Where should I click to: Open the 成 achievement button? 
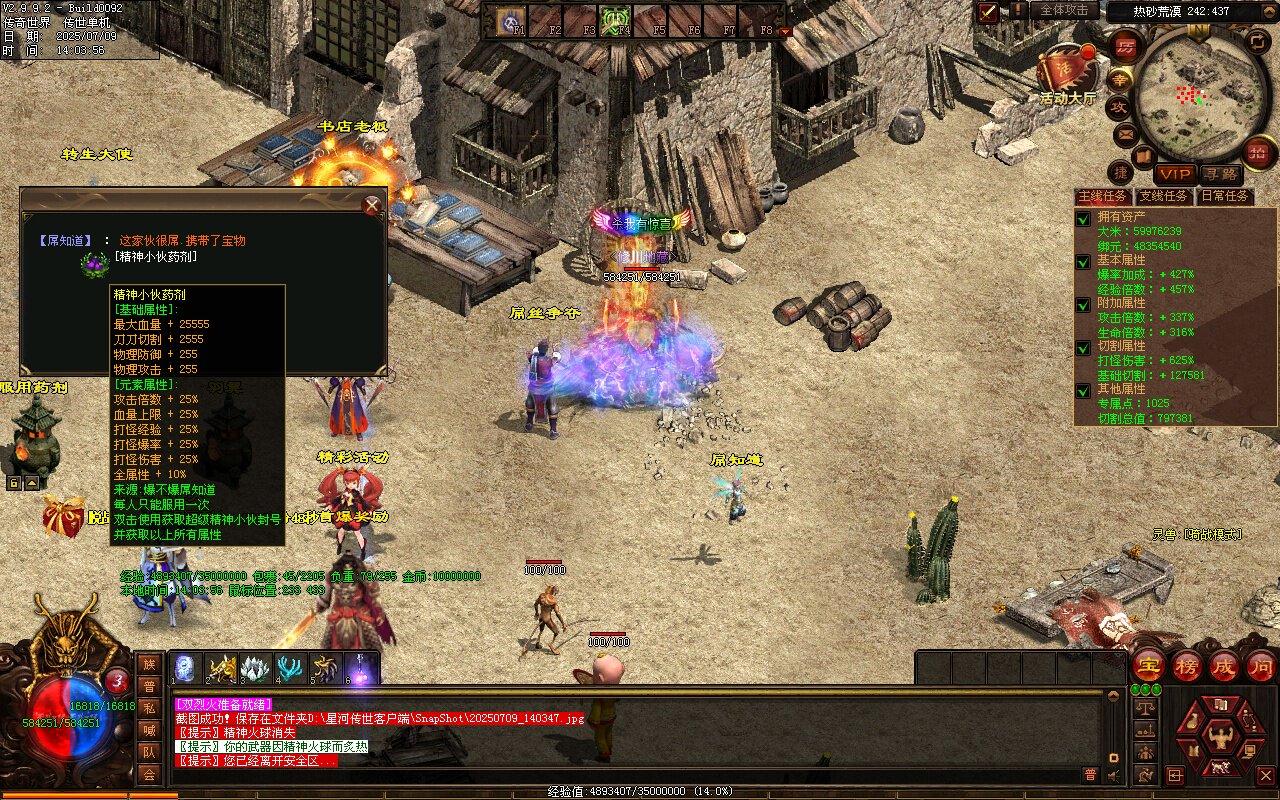(1224, 664)
